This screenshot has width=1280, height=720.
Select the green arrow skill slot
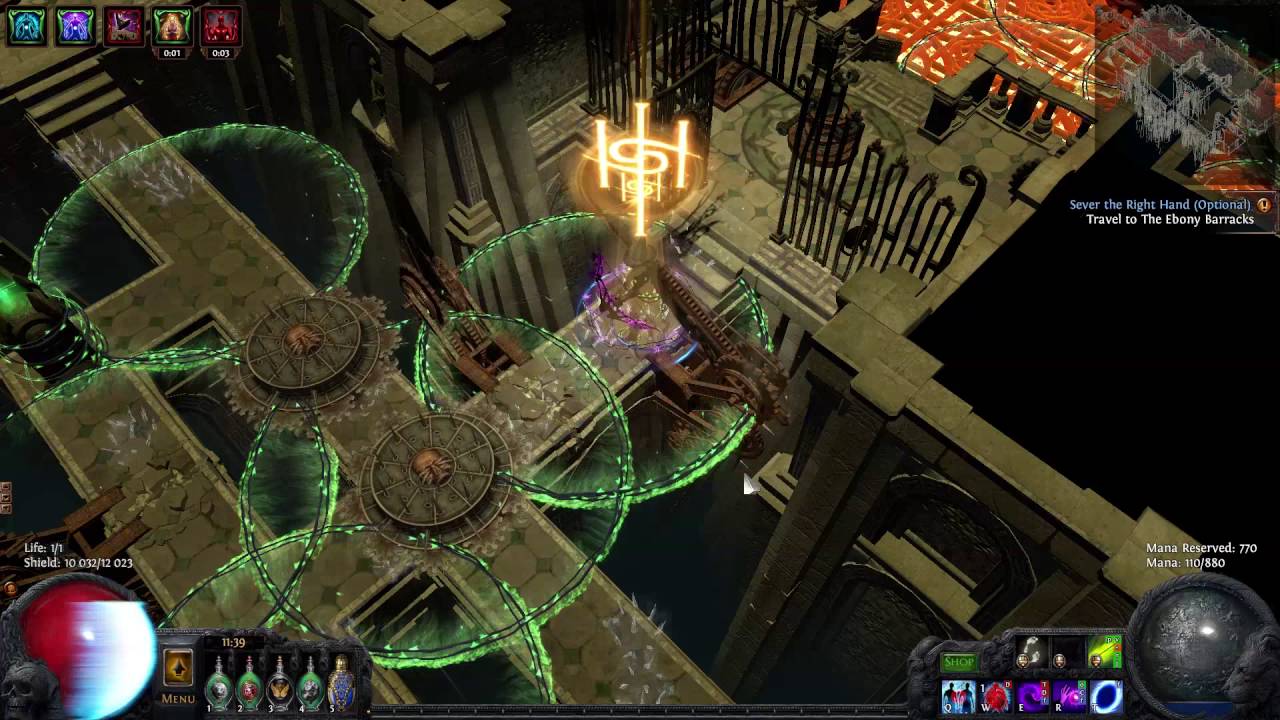(x=1105, y=655)
